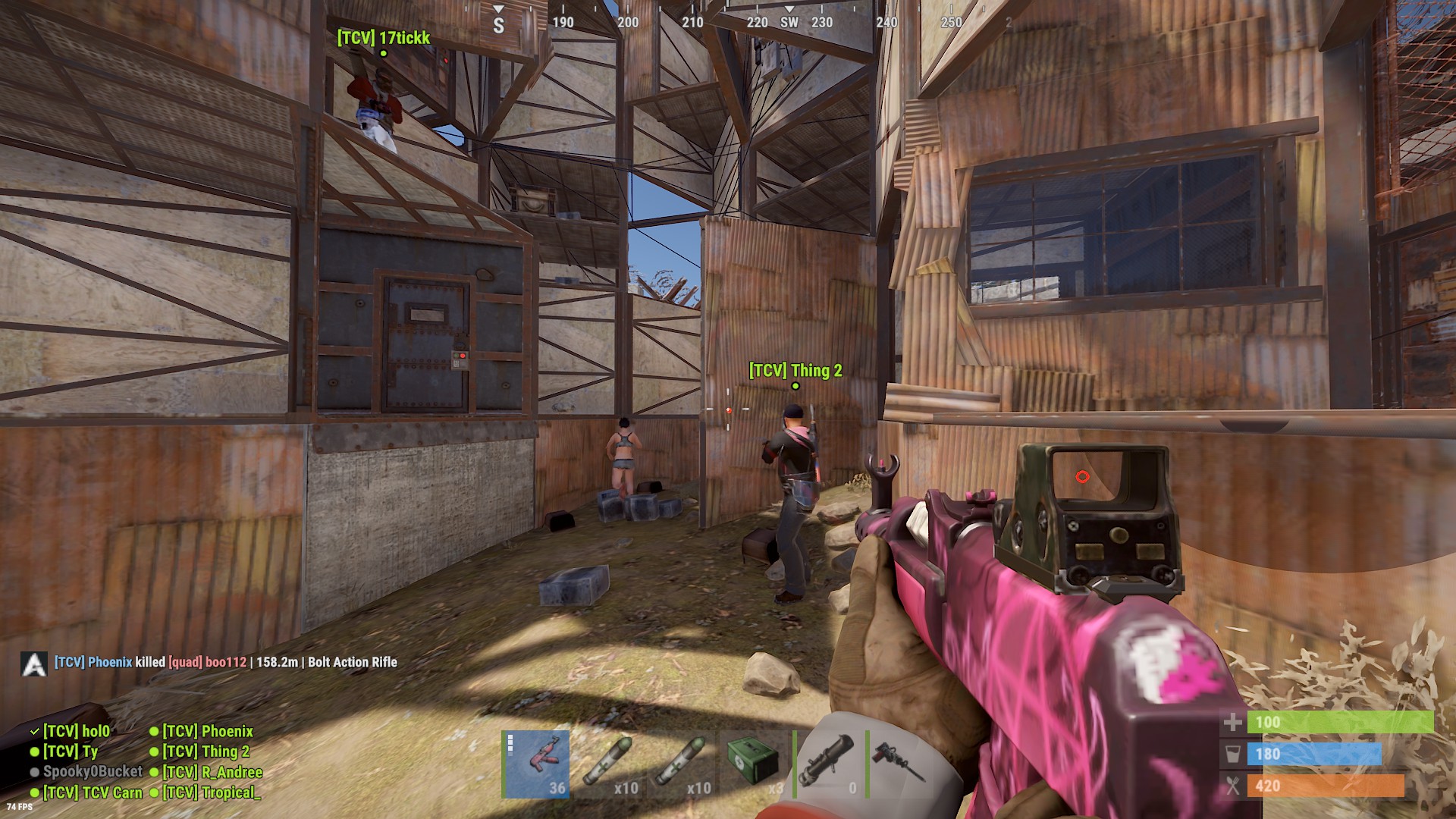1456x819 pixels.
Task: Toggle teammate hol0's online status dot
Action: click(x=34, y=732)
